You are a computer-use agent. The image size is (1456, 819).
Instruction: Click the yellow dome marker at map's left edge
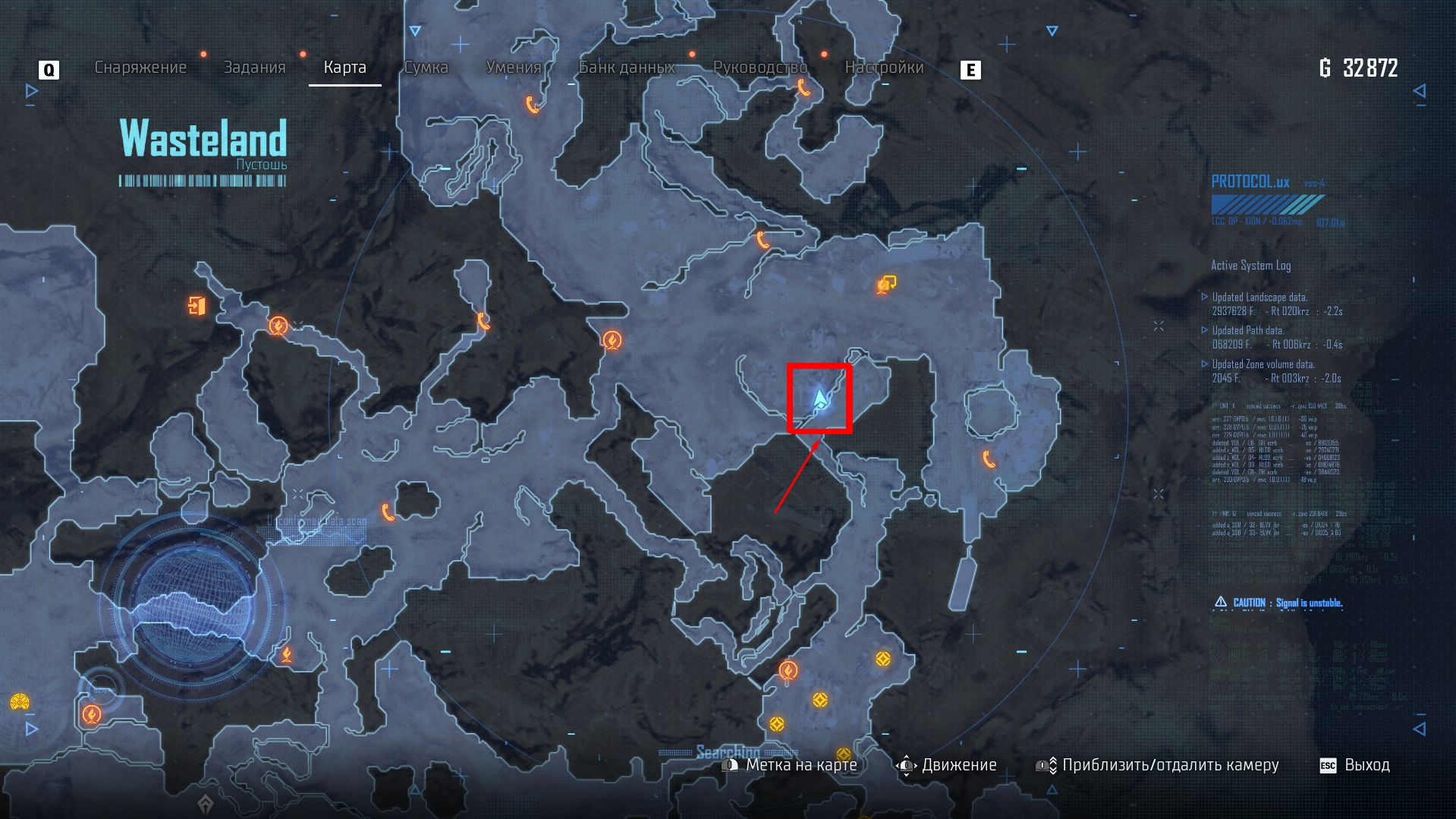click(x=20, y=702)
